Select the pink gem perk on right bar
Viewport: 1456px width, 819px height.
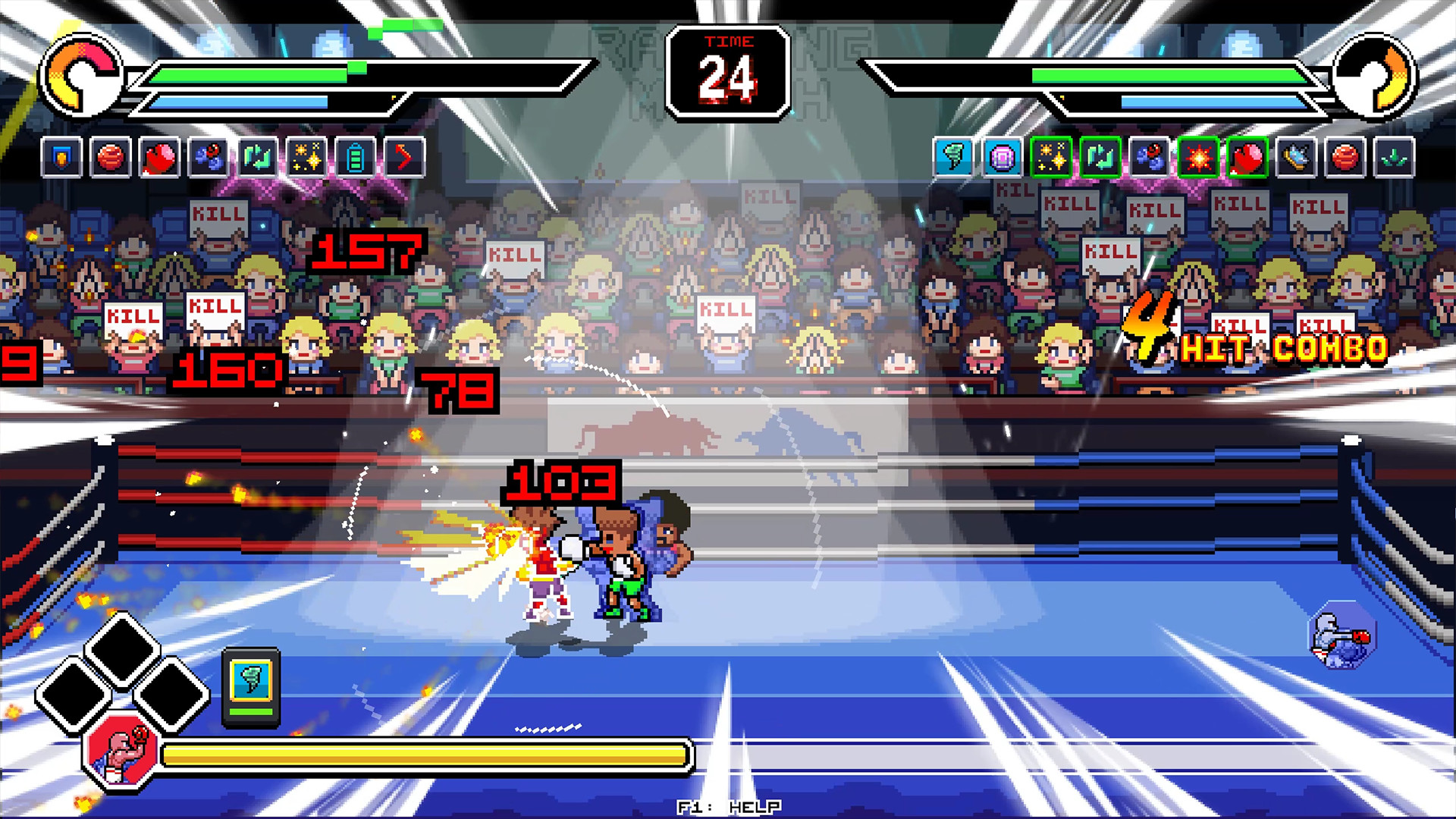point(1002,158)
